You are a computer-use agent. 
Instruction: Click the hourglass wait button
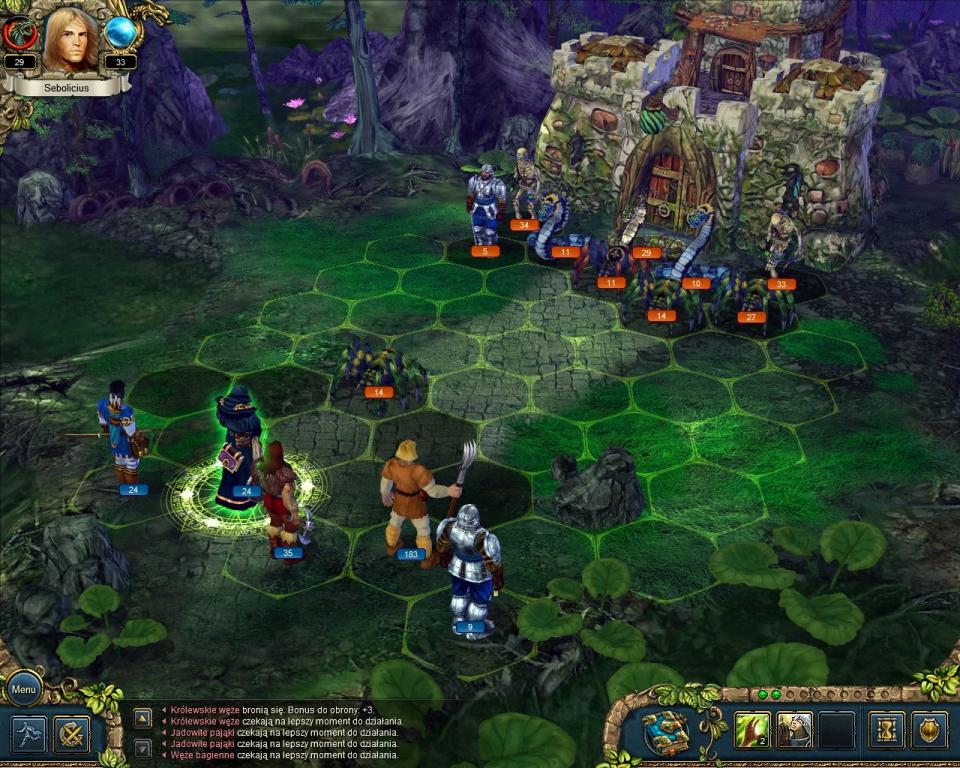pyautogui.click(x=886, y=730)
